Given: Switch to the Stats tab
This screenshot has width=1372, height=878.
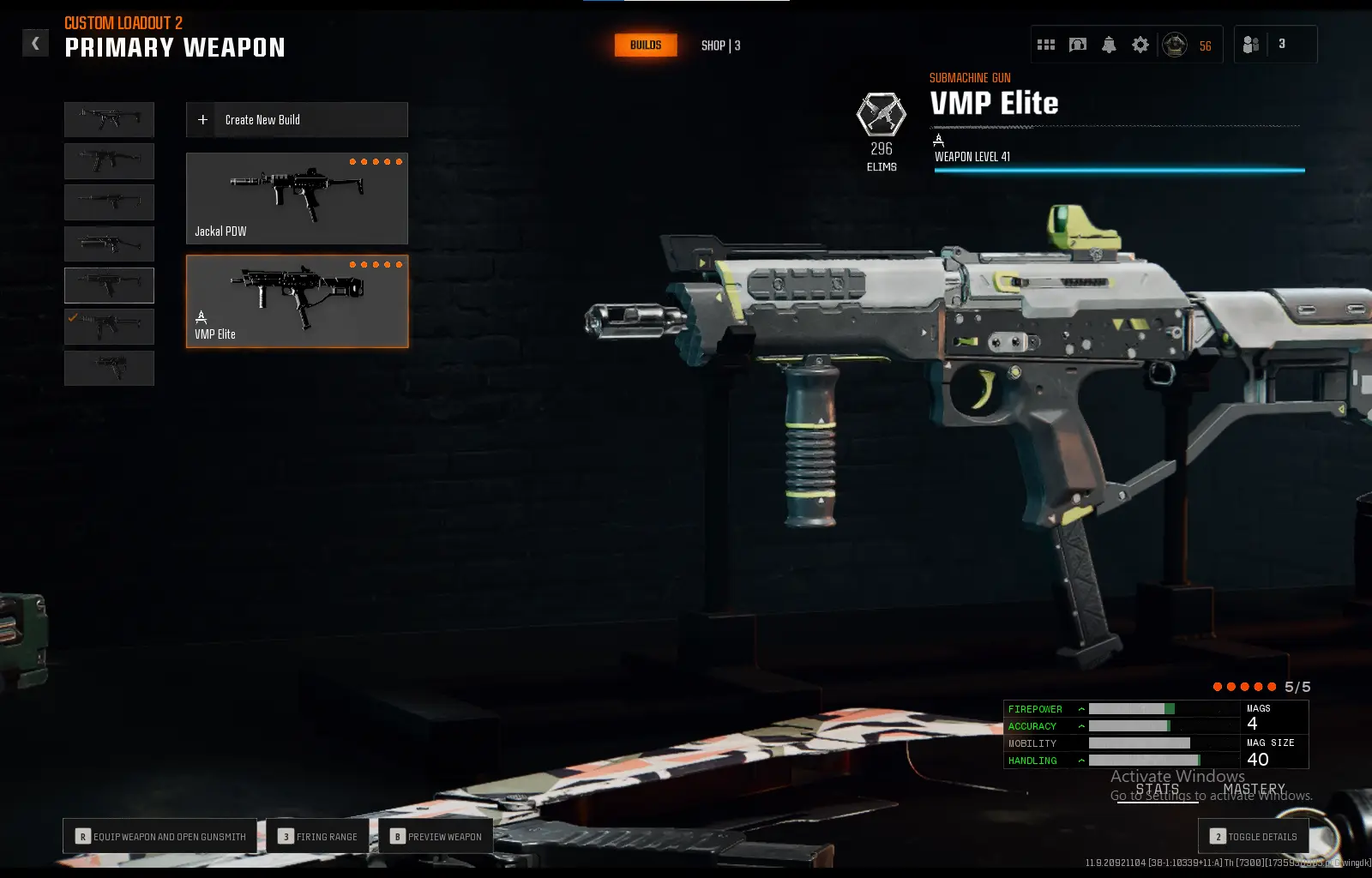Looking at the screenshot, I should (1157, 789).
